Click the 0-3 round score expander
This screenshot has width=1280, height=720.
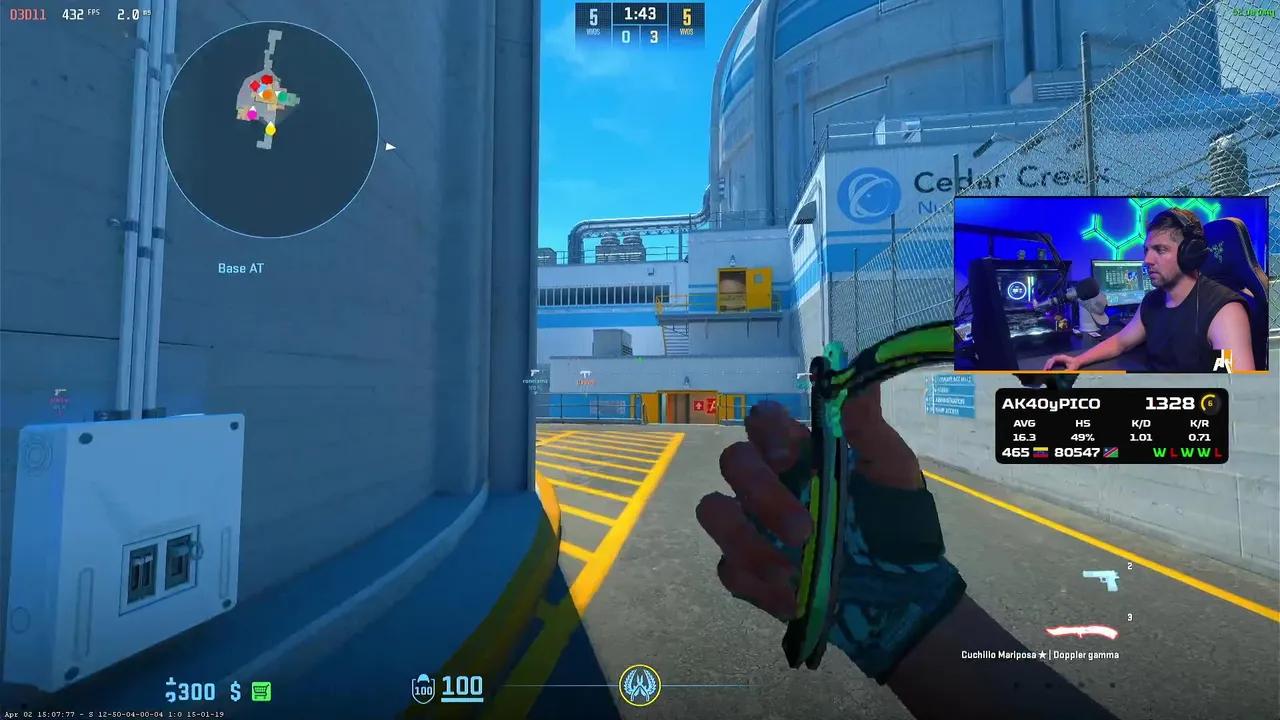(x=640, y=38)
